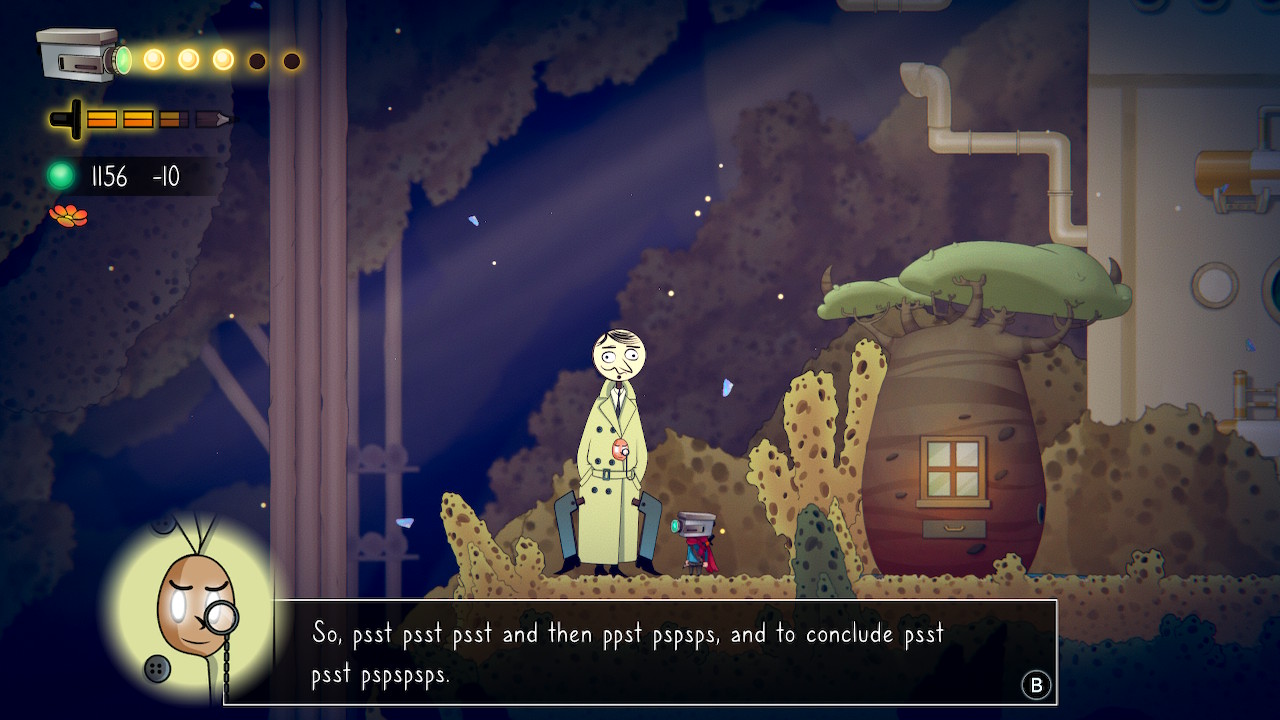Click the orange flower item icon
The height and width of the screenshot is (720, 1280).
click(68, 215)
